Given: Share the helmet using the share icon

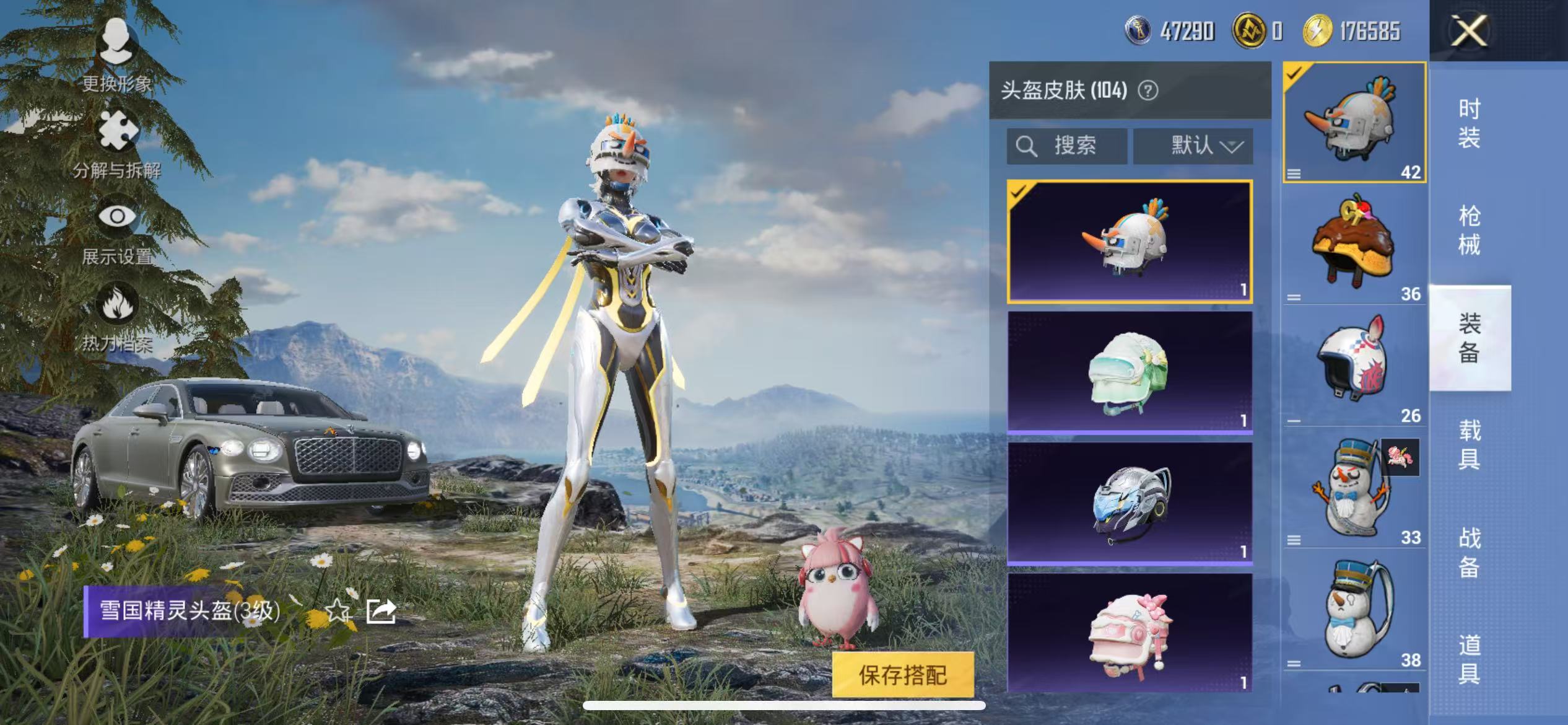Looking at the screenshot, I should point(381,611).
